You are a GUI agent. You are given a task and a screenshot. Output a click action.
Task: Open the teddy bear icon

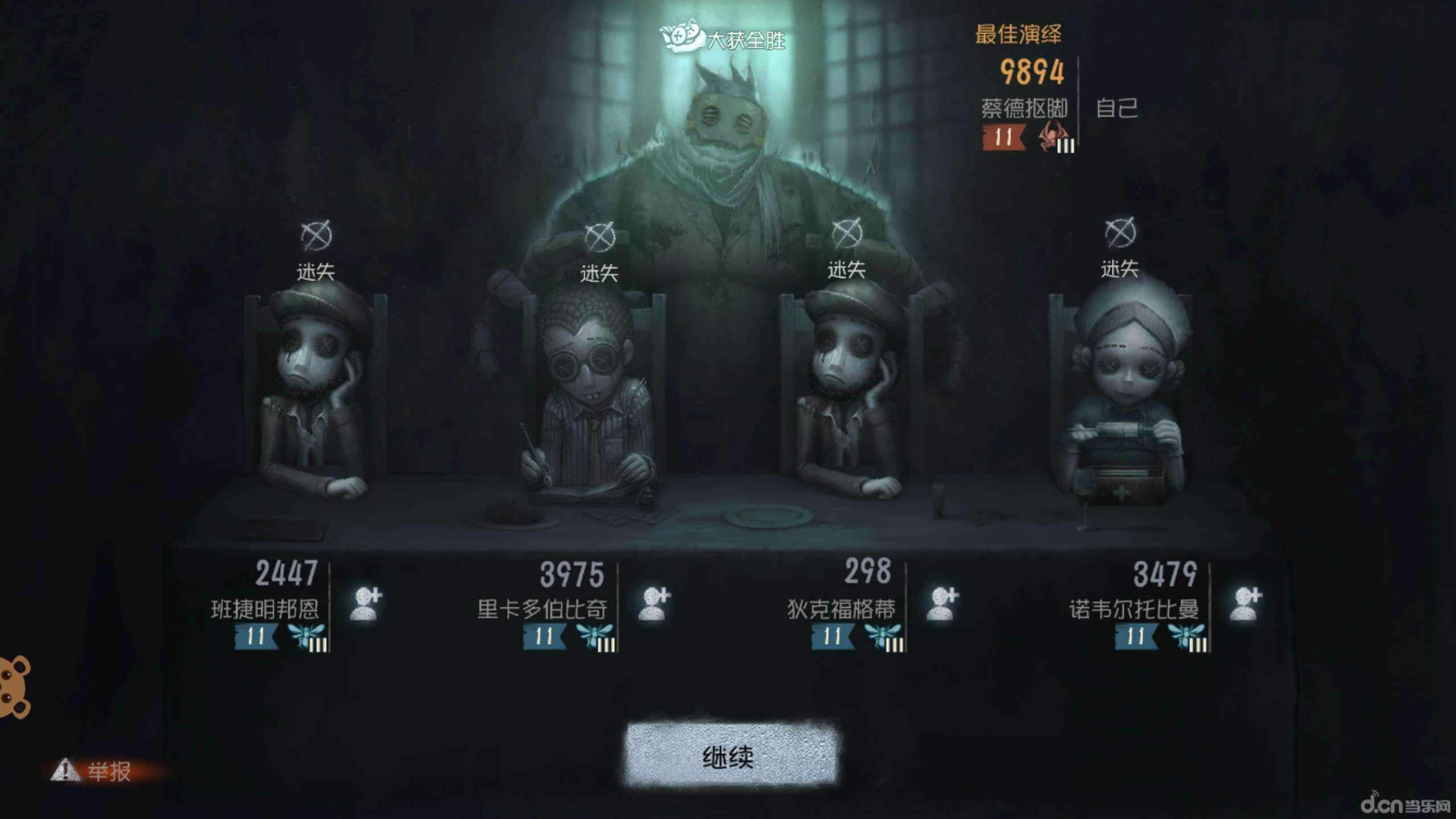pyautogui.click(x=14, y=687)
